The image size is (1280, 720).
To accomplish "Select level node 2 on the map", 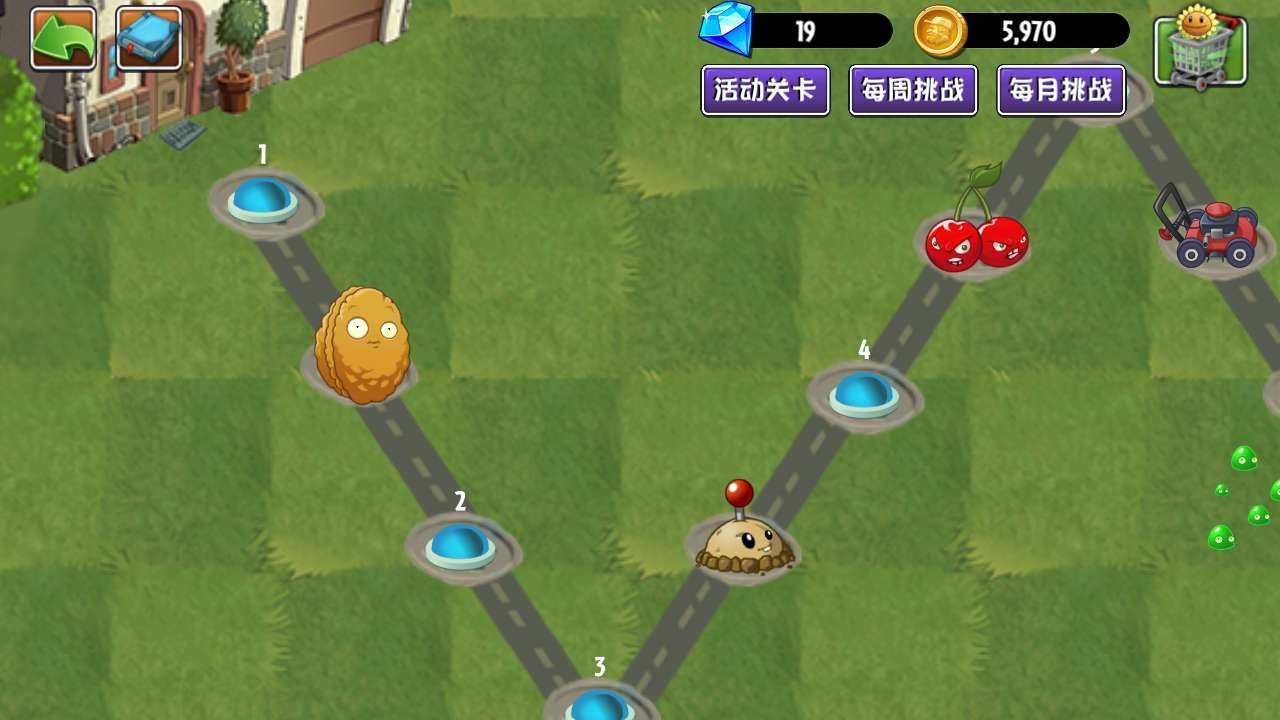I will coord(462,545).
